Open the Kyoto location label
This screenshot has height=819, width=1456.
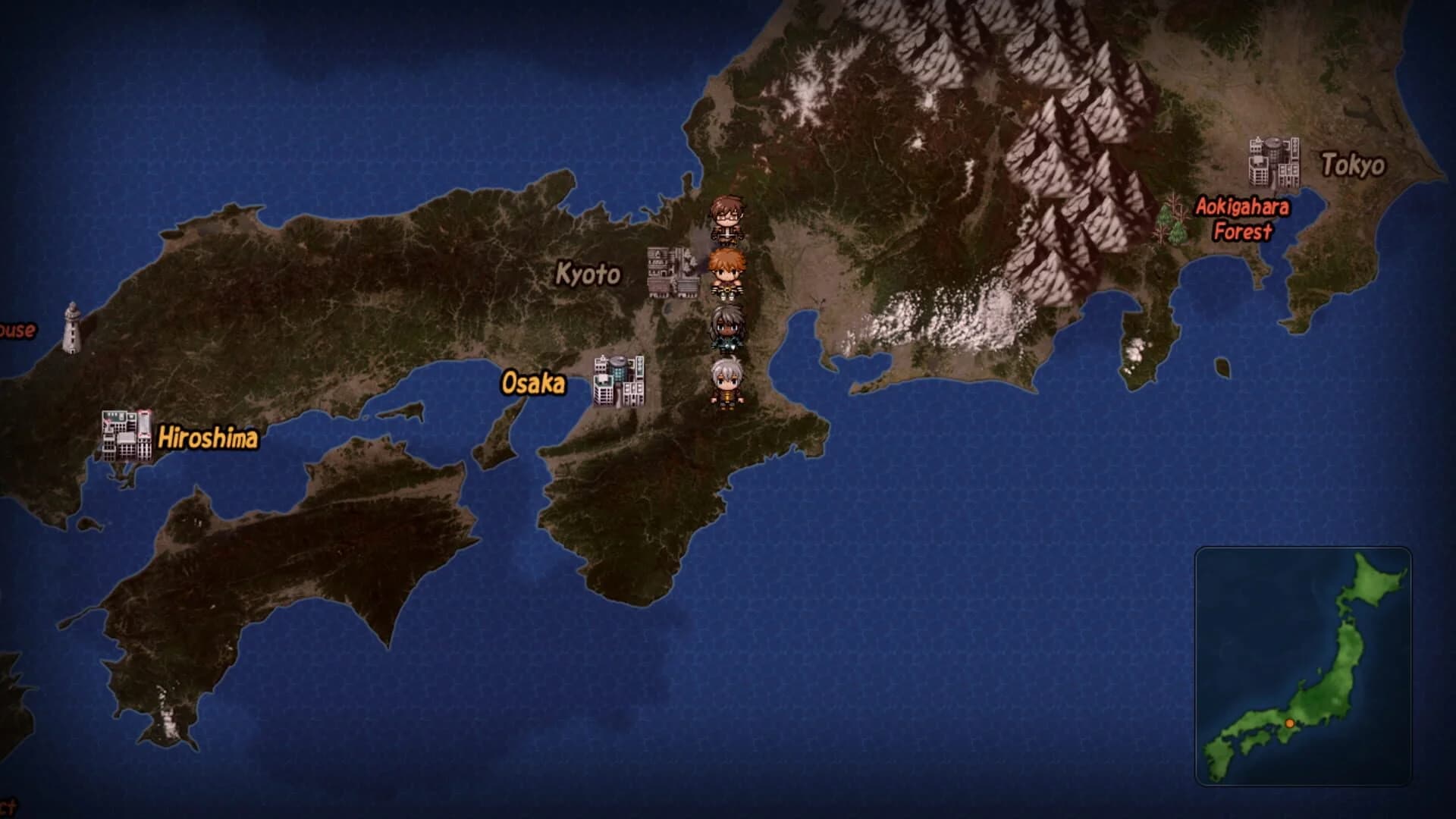[588, 275]
